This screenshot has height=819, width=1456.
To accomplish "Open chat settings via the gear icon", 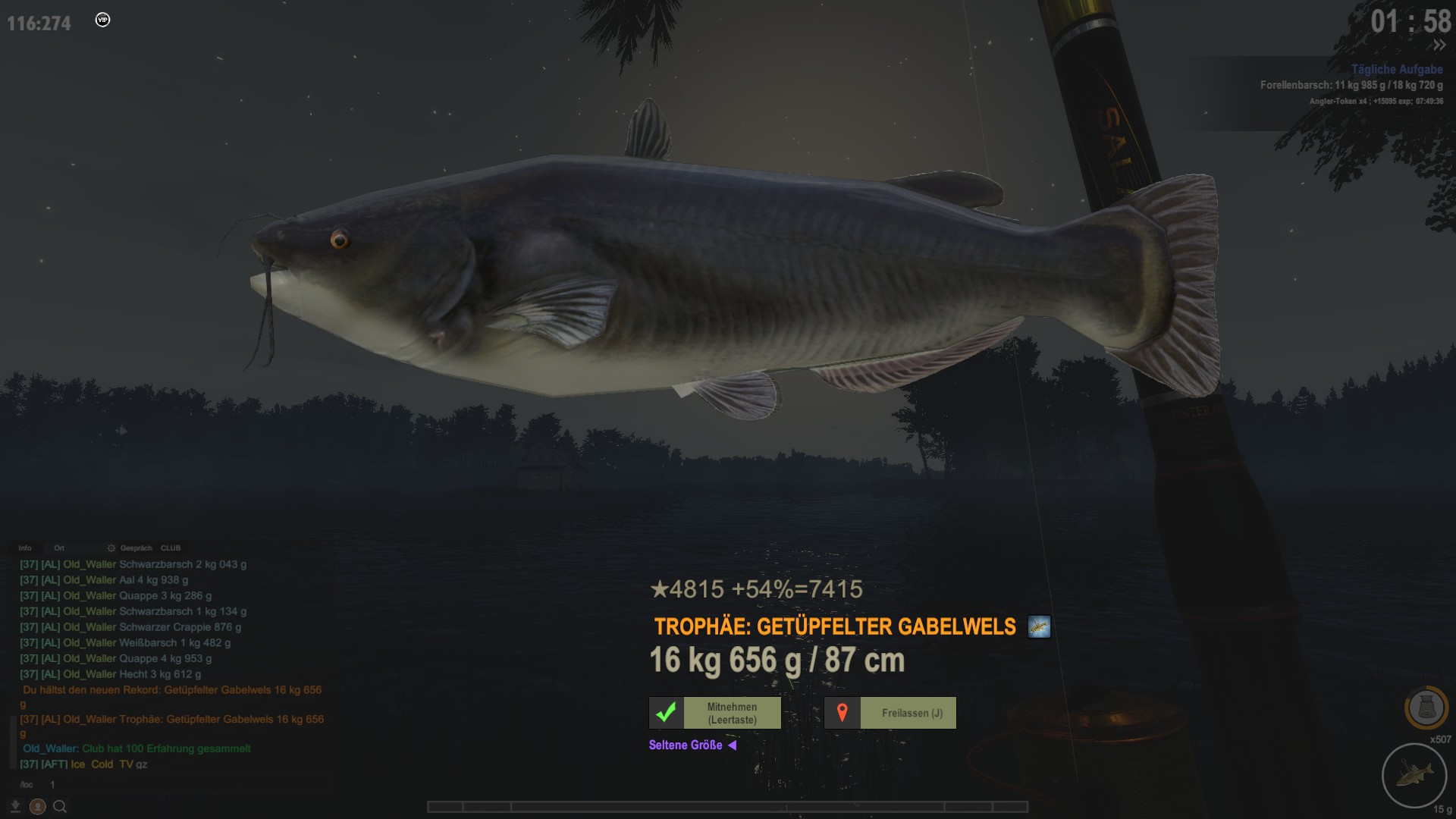I will 111,548.
